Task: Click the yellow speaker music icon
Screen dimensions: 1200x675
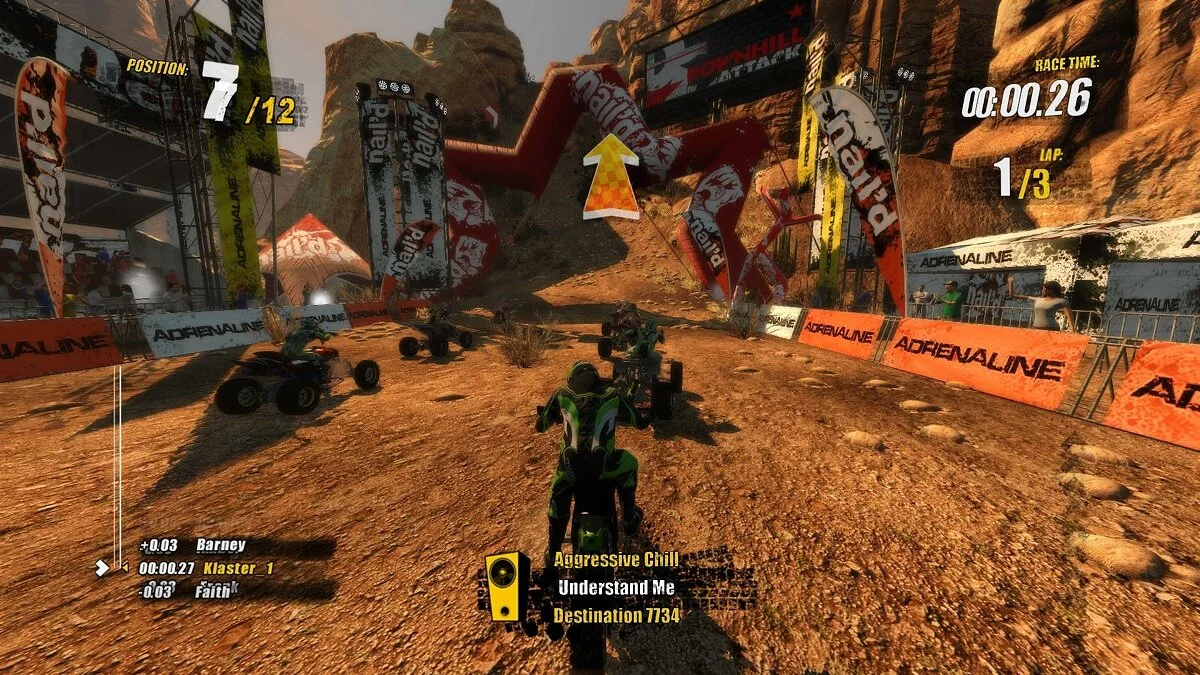Action: pyautogui.click(x=507, y=586)
